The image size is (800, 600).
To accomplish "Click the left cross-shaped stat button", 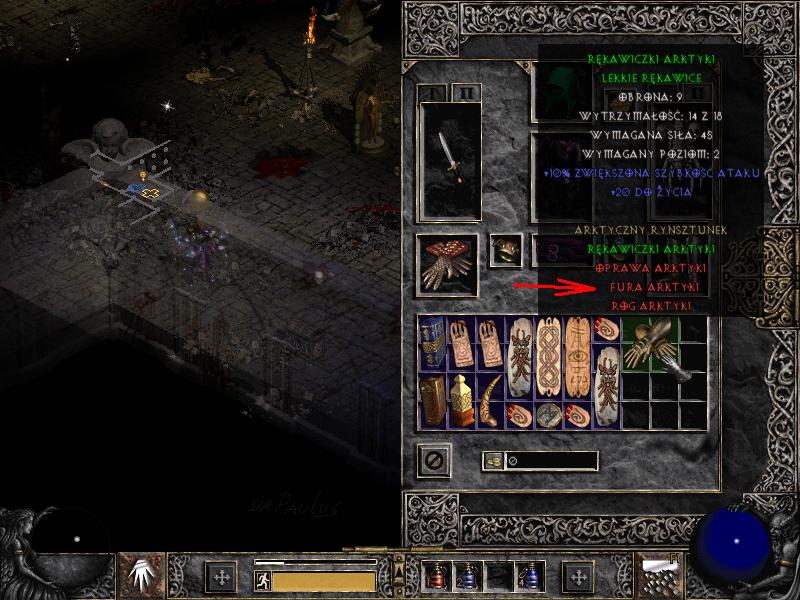I will coord(221,577).
